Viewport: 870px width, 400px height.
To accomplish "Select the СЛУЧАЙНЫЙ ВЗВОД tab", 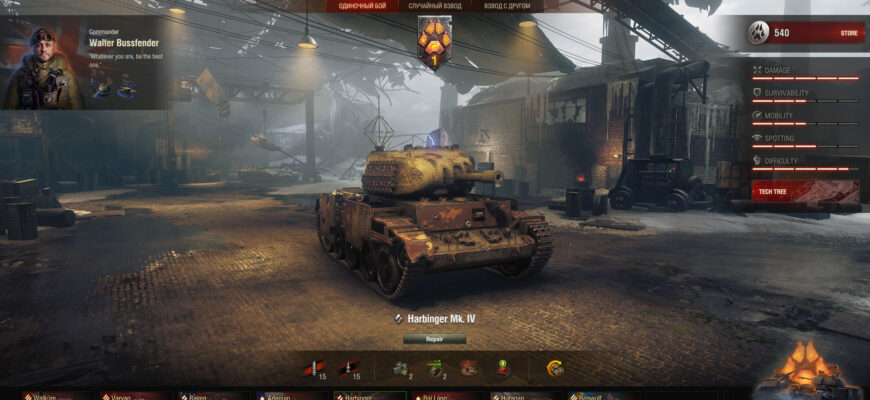I will (433, 6).
